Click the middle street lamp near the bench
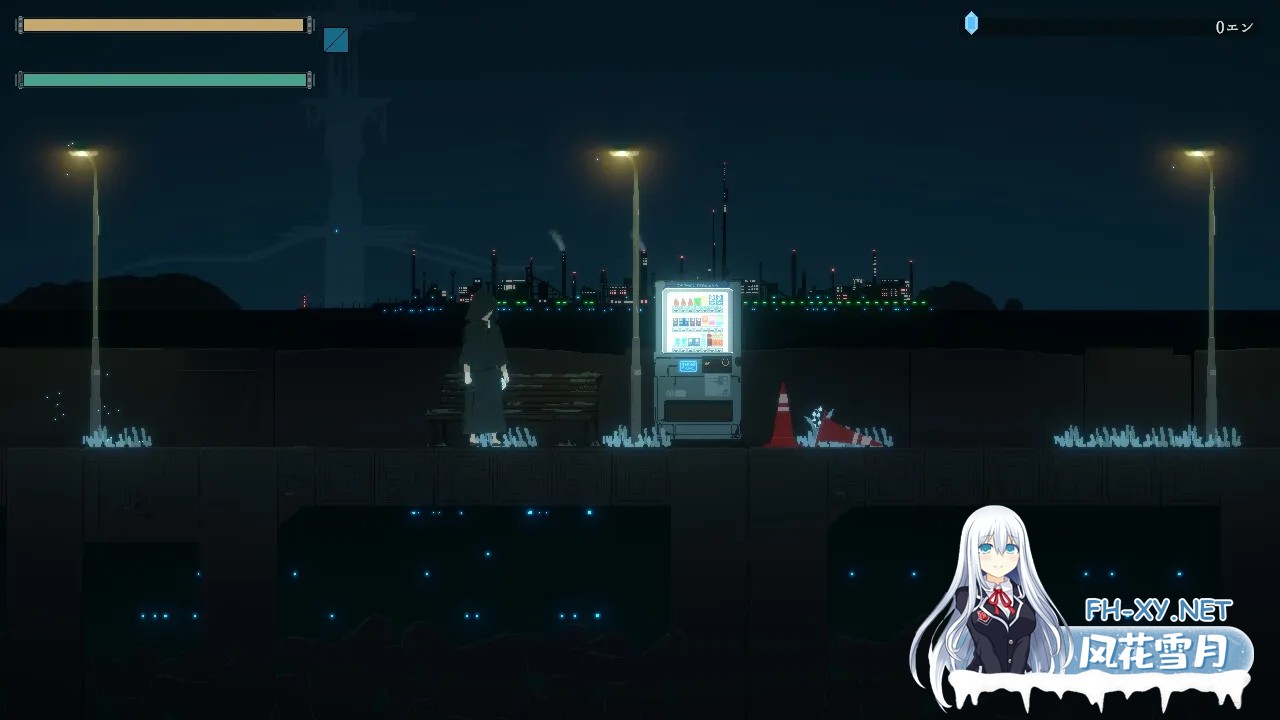The image size is (1280, 720). point(618,155)
